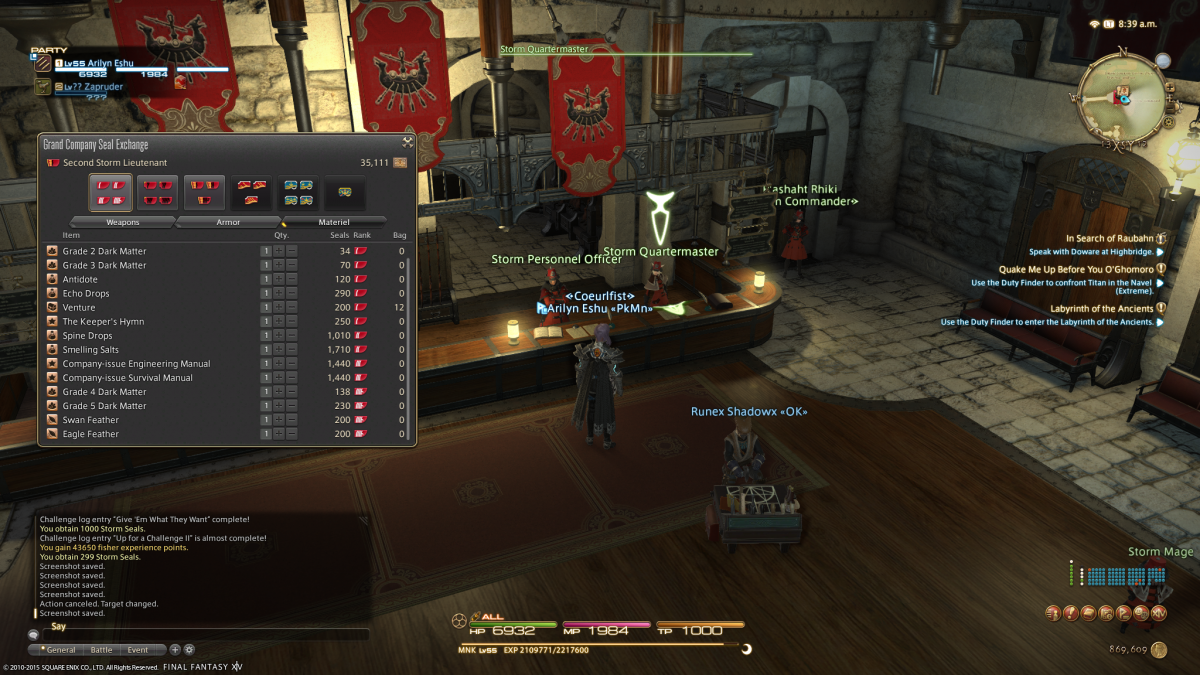Open the Event chat tab
This screenshot has height=675, width=1200.
(137, 650)
